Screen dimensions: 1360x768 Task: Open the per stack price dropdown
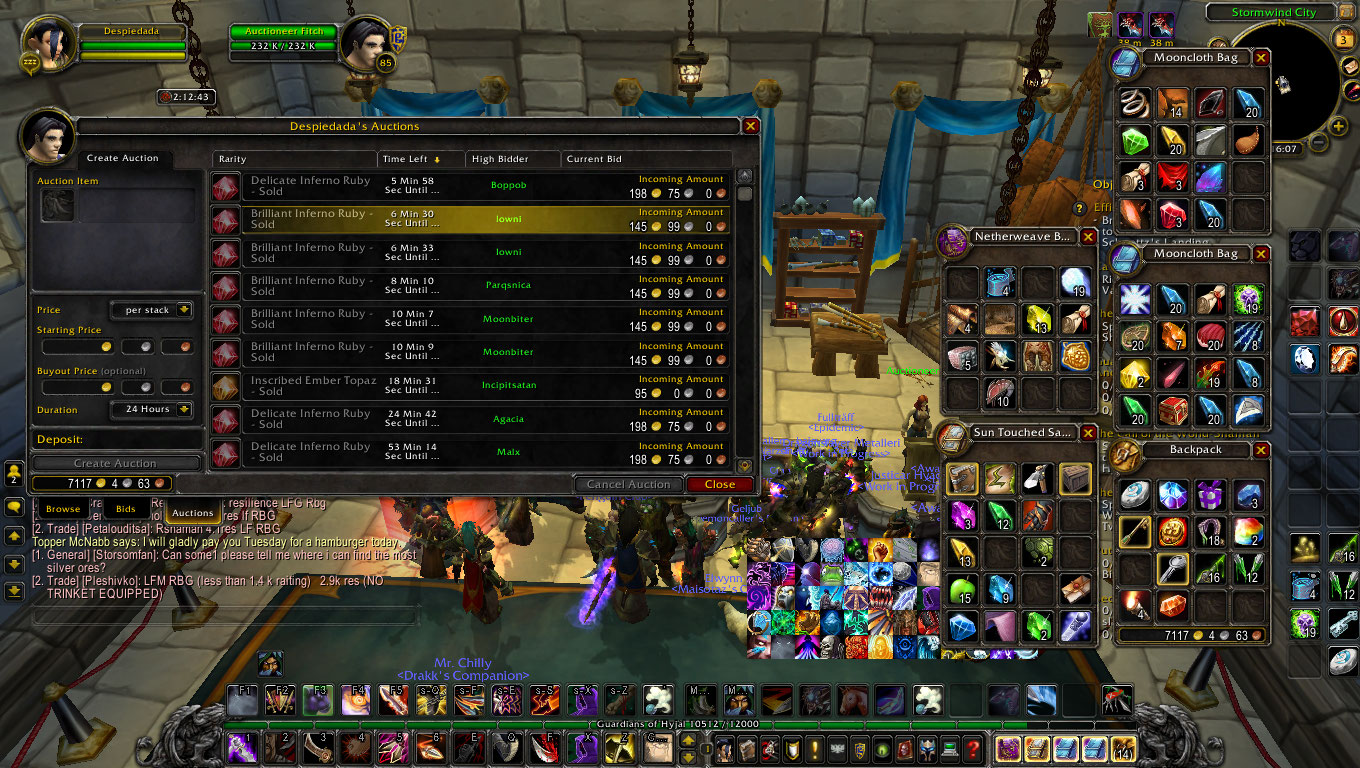tap(184, 310)
